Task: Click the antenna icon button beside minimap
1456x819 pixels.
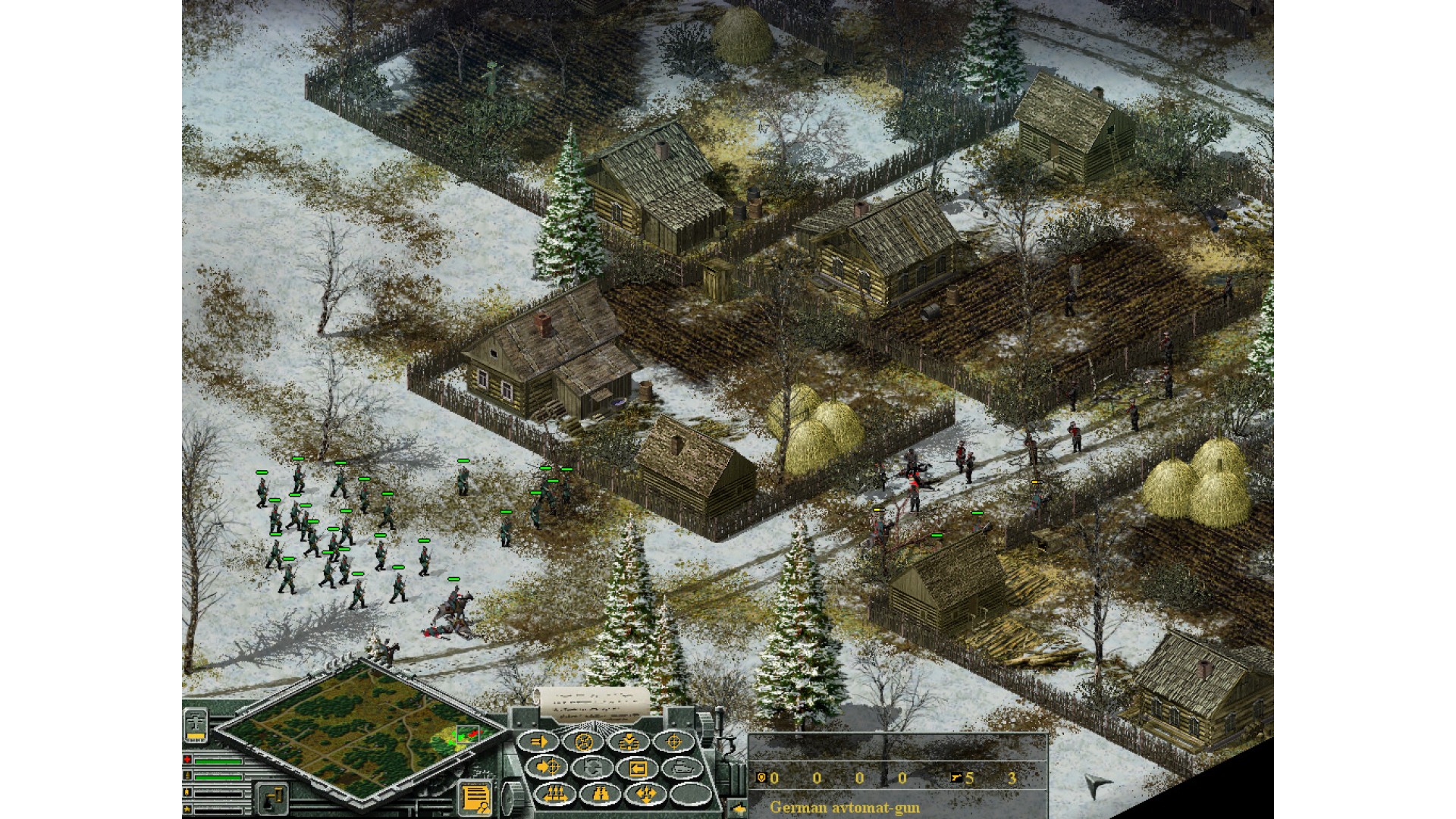Action: pos(195,725)
